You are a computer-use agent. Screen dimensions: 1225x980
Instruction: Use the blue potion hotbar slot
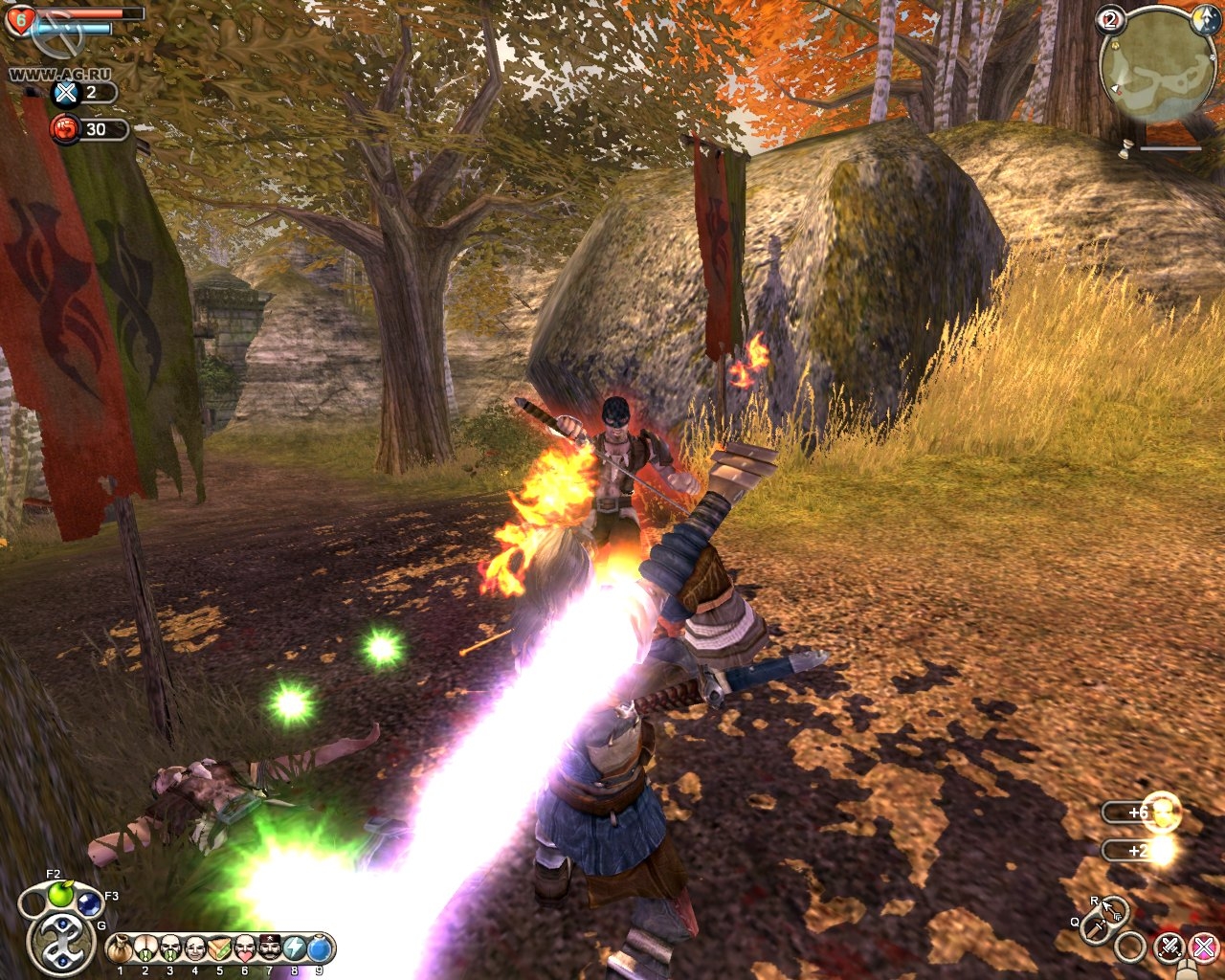click(x=320, y=948)
